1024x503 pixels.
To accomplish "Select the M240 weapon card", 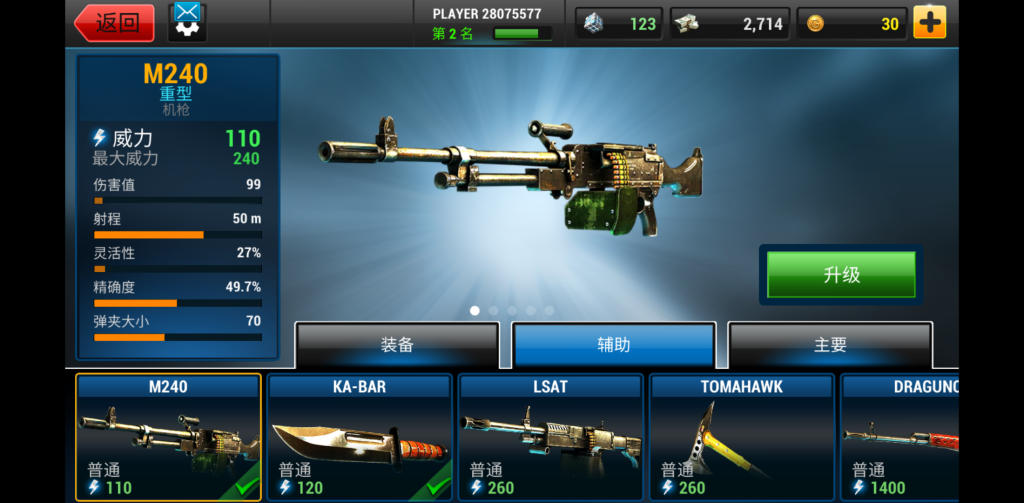I will [168, 437].
